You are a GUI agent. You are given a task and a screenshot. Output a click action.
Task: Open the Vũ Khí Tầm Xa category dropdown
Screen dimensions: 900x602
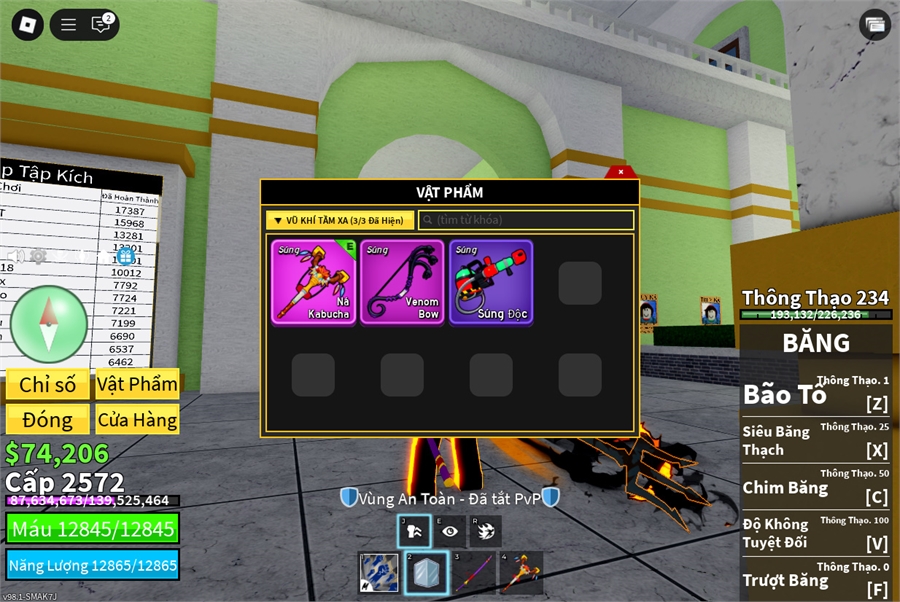coord(340,220)
